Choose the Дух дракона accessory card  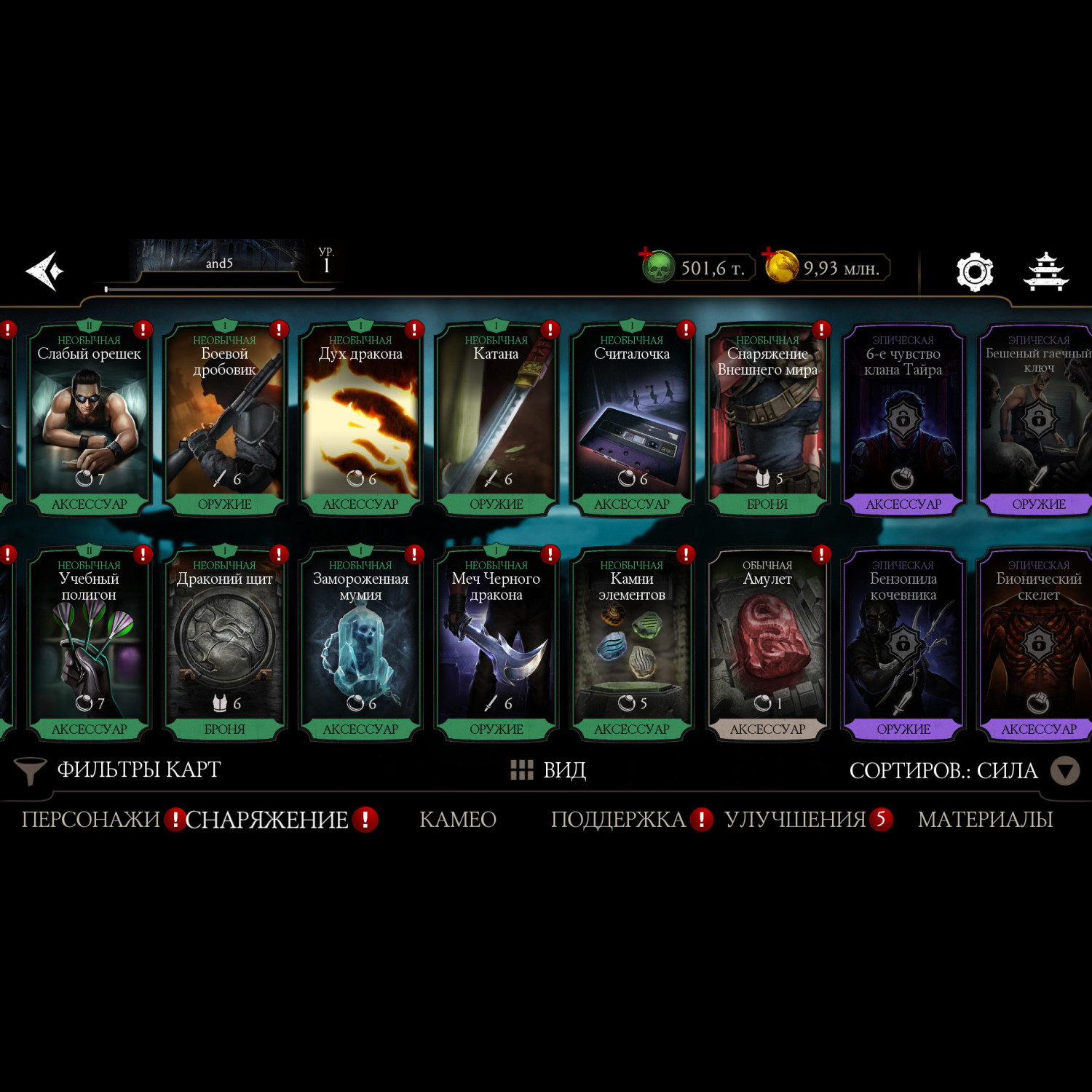click(360, 420)
